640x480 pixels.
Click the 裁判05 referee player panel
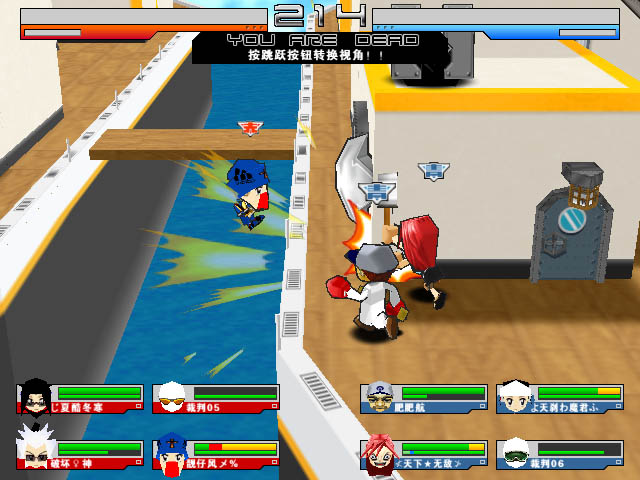pyautogui.click(x=216, y=398)
